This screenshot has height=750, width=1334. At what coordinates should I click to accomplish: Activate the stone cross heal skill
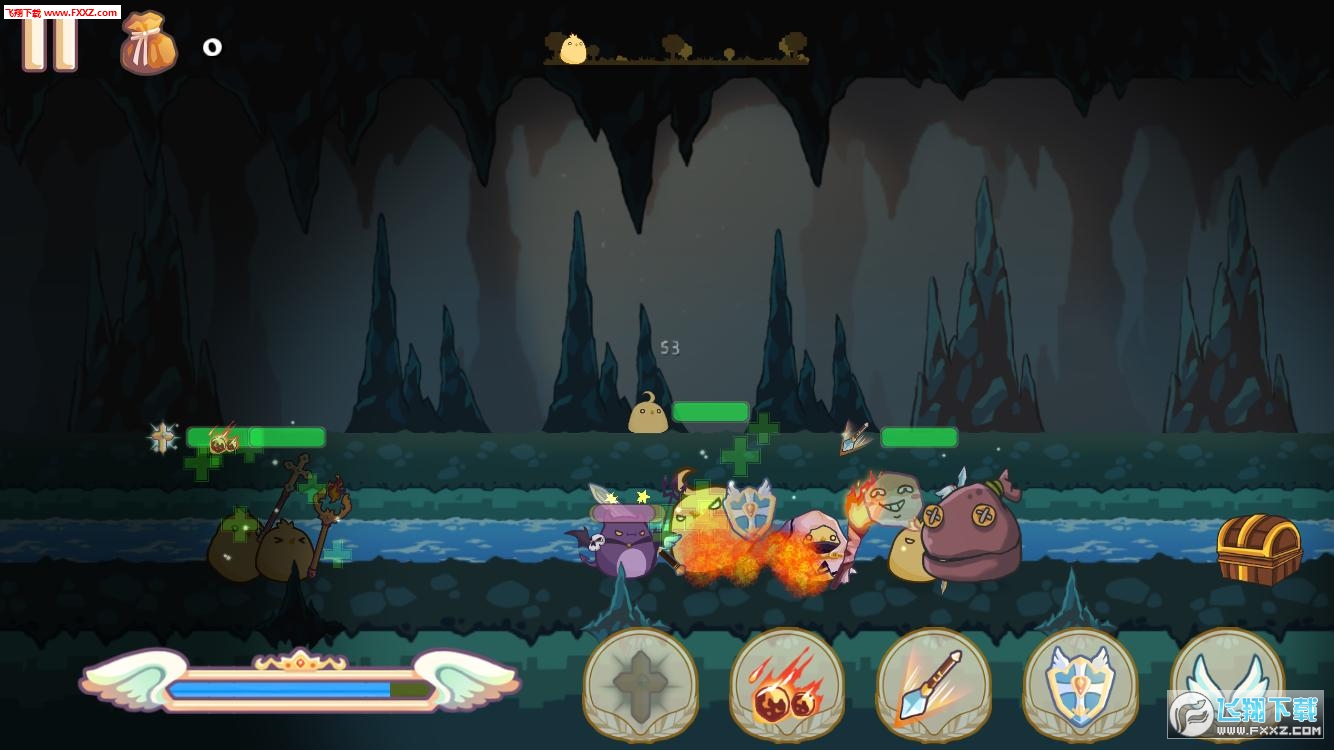pyautogui.click(x=640, y=685)
